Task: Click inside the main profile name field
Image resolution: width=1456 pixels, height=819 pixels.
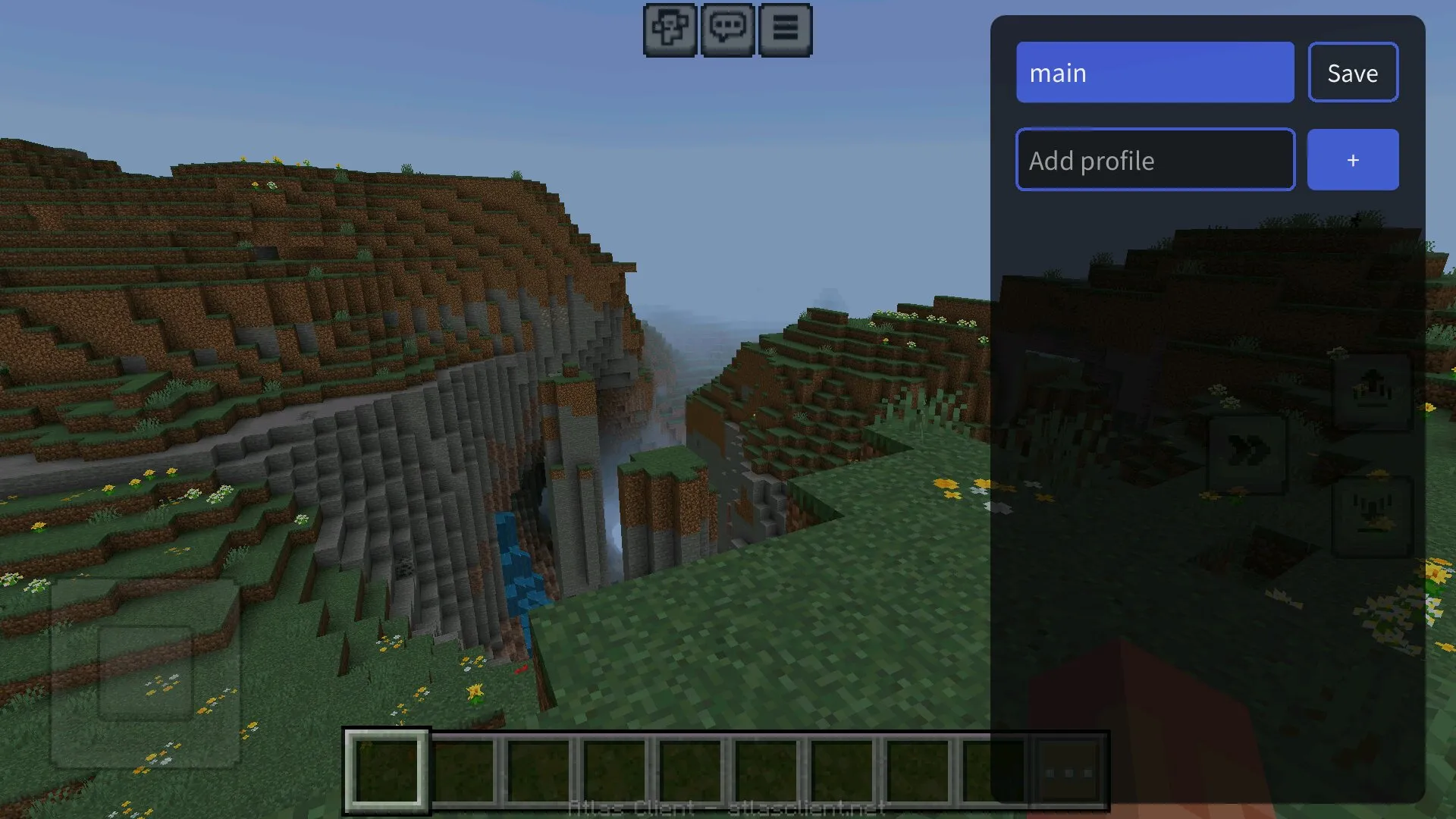Action: (x=1155, y=72)
